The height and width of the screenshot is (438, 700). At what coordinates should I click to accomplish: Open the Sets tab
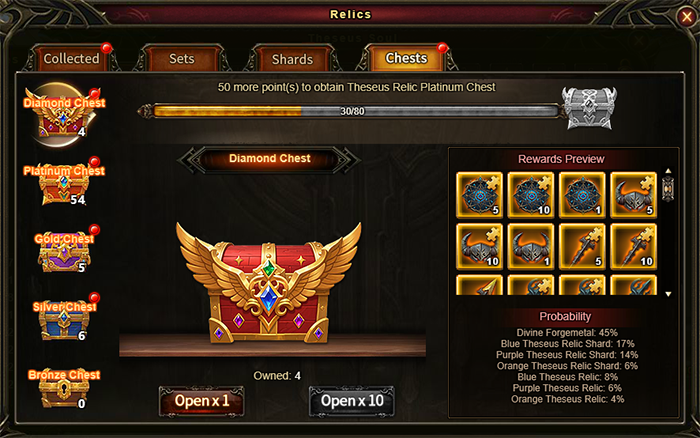[x=182, y=59]
